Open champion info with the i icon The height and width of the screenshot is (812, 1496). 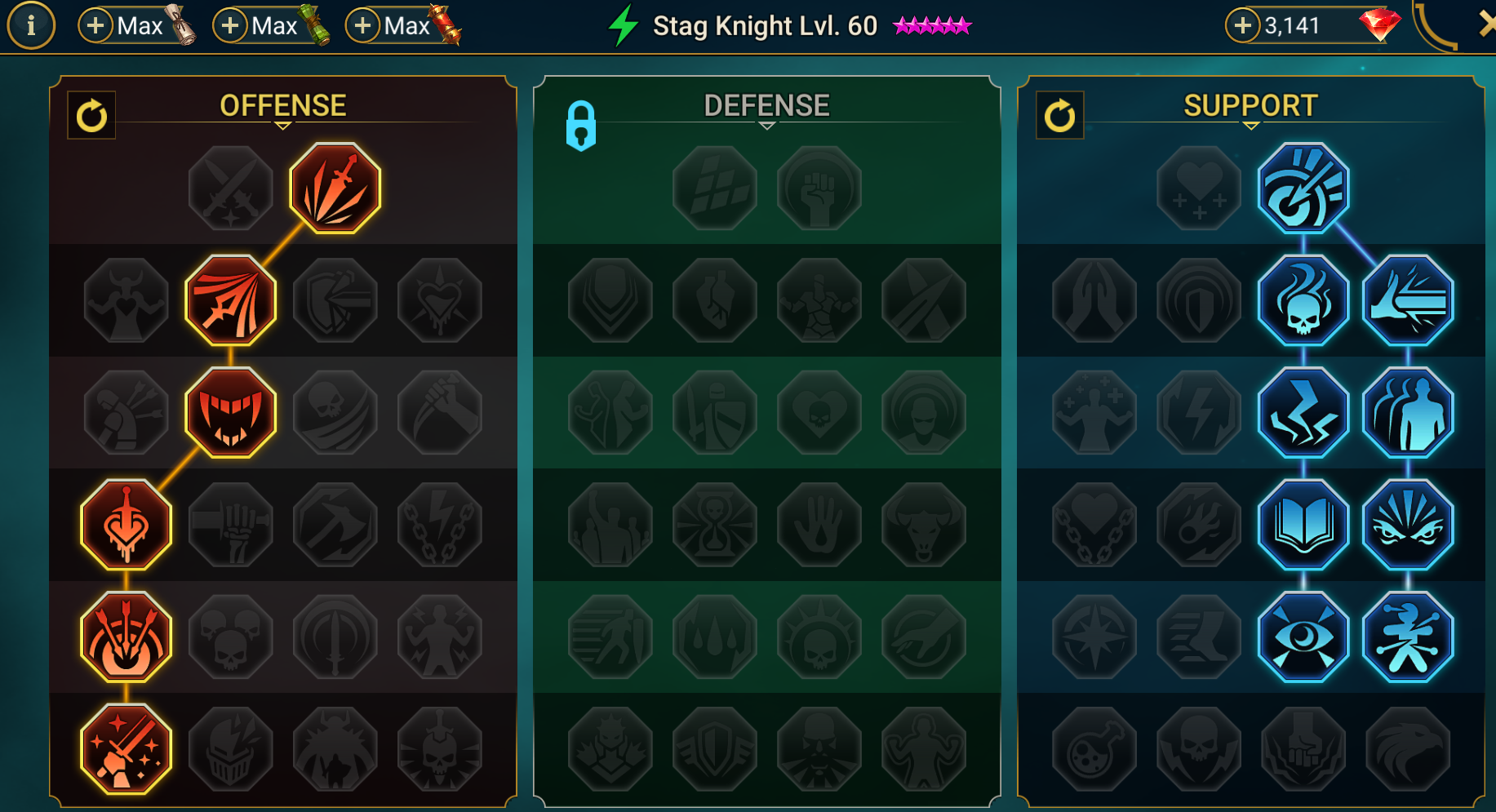pyautogui.click(x=31, y=24)
